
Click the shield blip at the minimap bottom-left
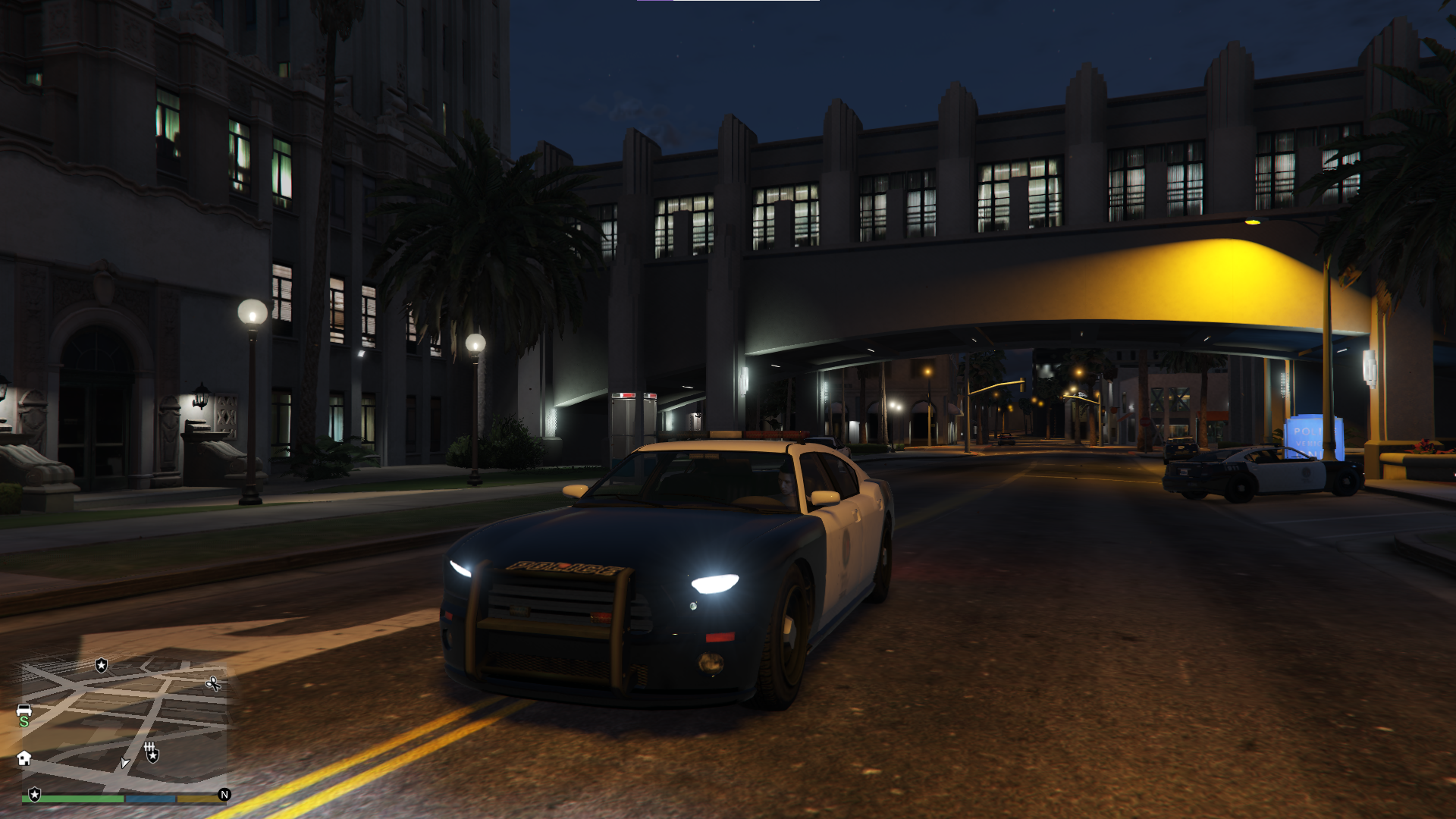point(34,795)
